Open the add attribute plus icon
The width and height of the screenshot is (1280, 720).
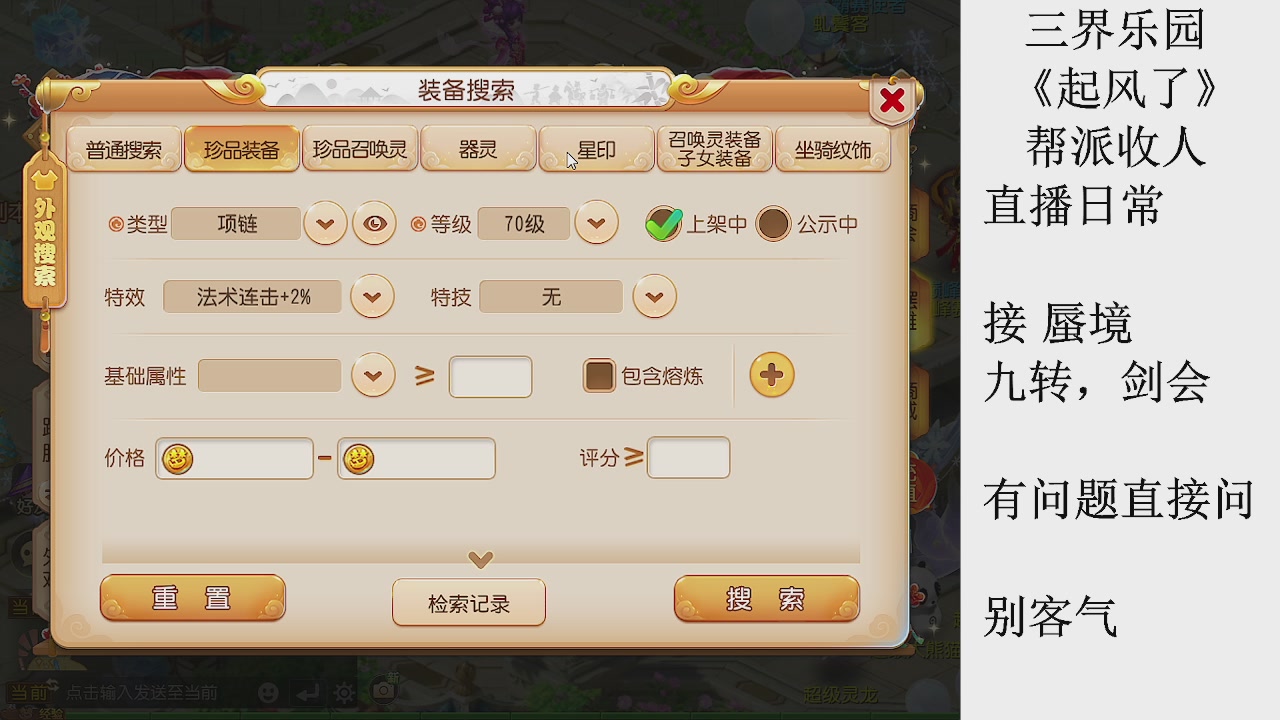771,377
